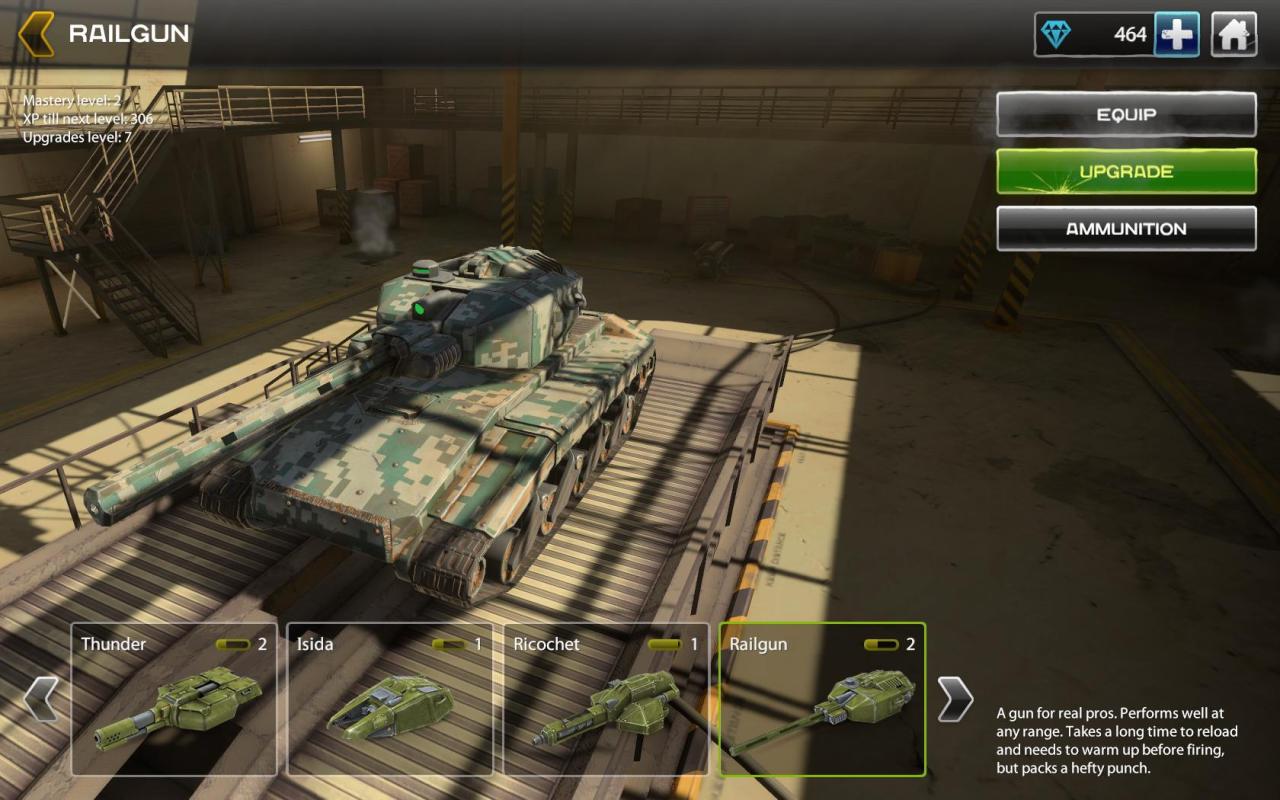Equip the Railgun turret
Image resolution: width=1280 pixels, height=800 pixels.
(1126, 114)
